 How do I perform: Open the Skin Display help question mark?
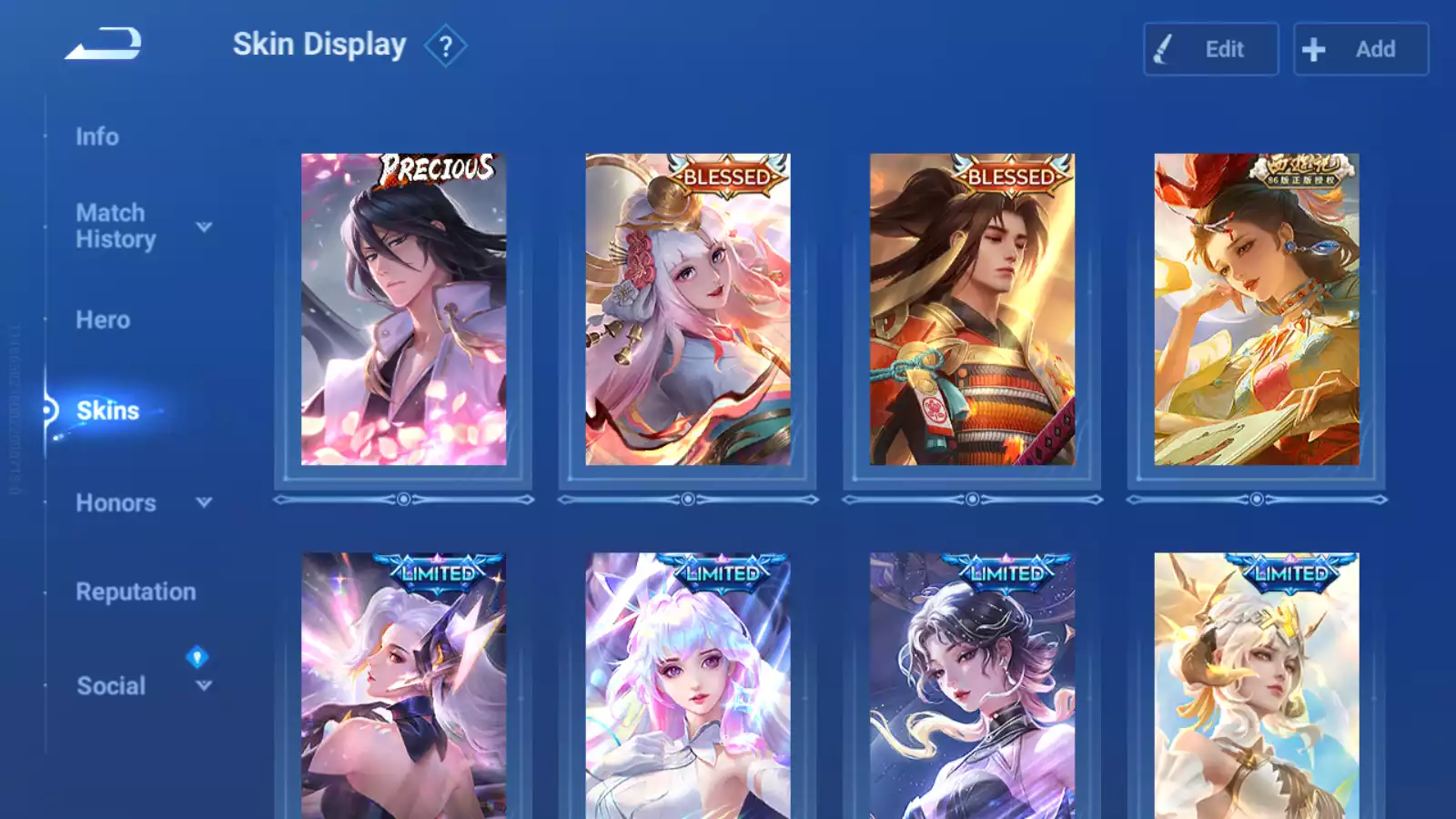pyautogui.click(x=445, y=46)
